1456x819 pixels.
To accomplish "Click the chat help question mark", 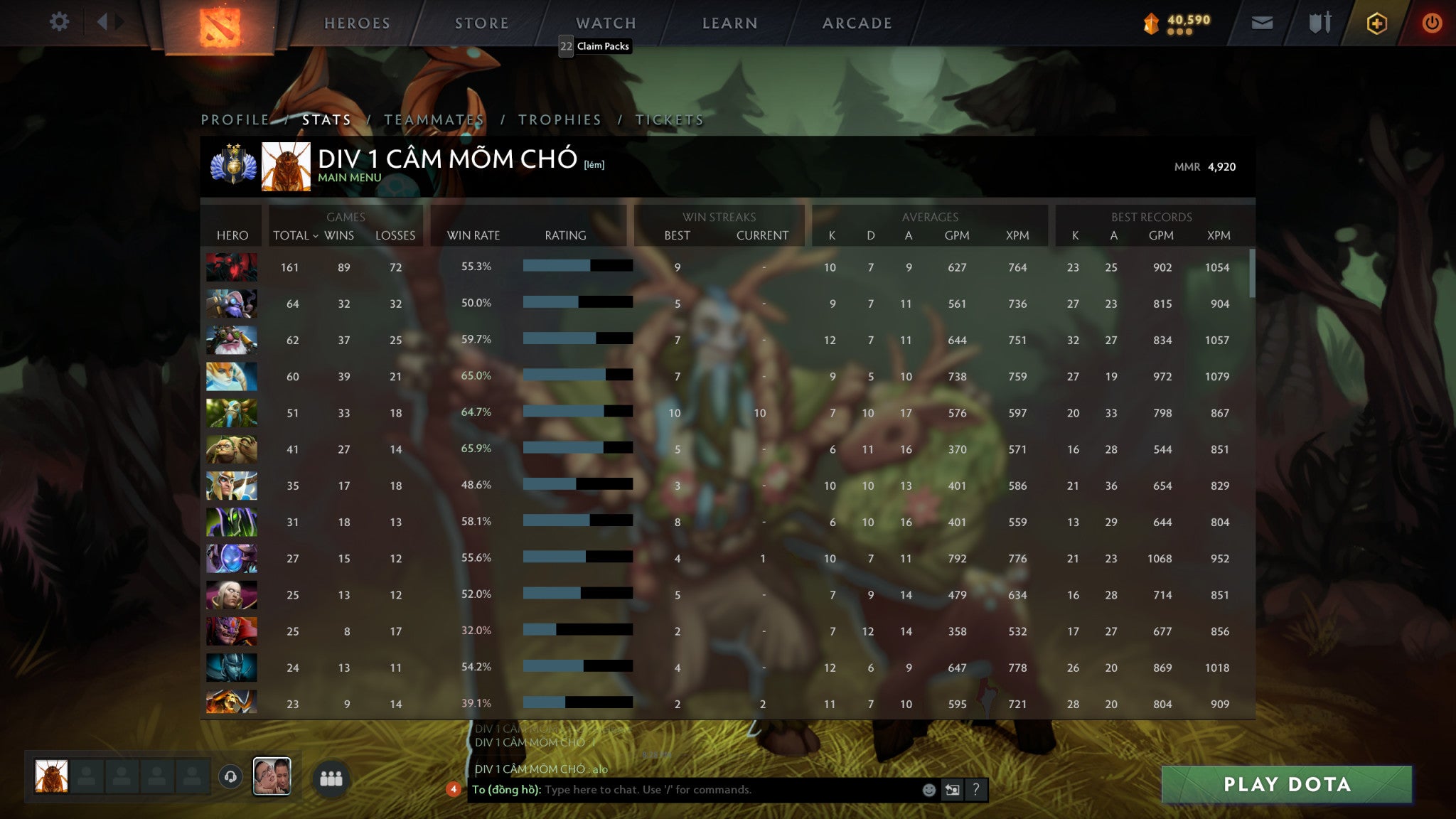I will pos(973,788).
